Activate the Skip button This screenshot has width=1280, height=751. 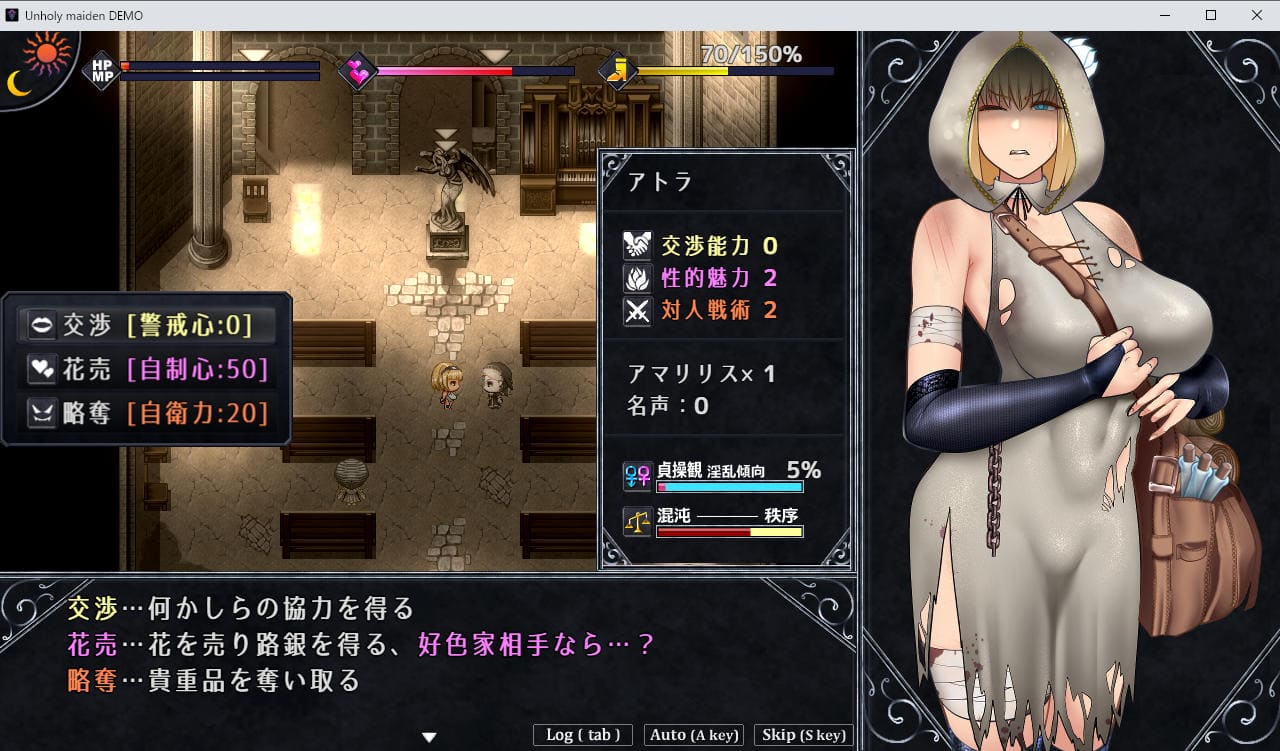coord(804,735)
